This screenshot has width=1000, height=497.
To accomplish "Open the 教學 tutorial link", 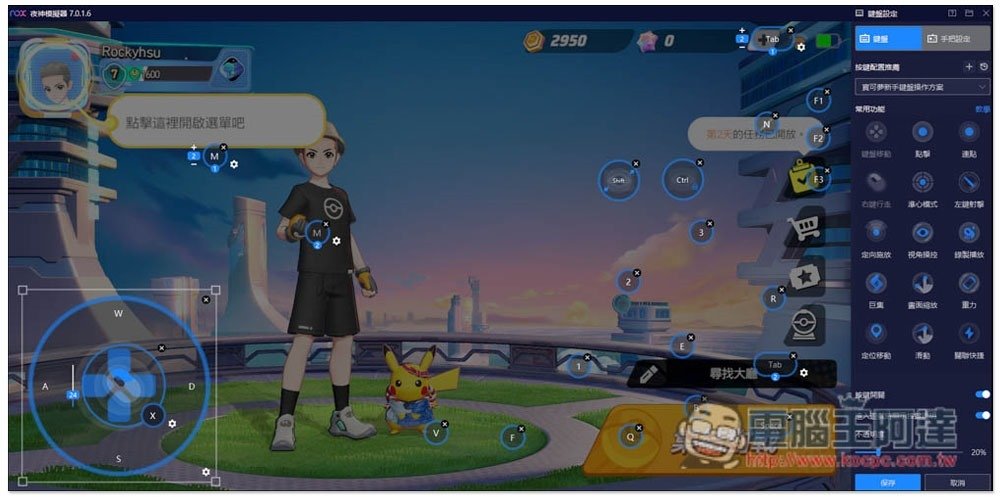I will pos(982,109).
